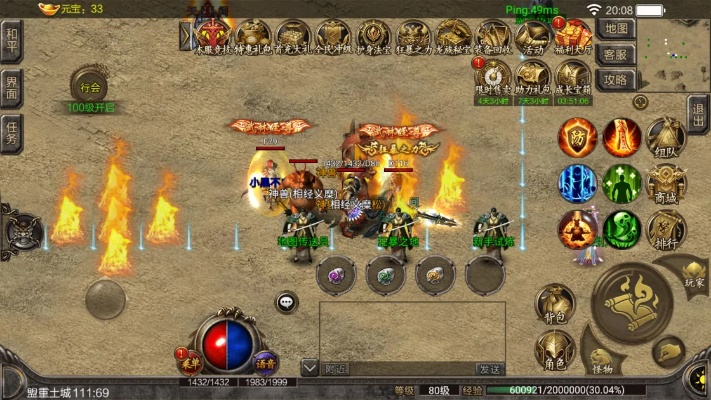Viewport: 711px width, 400px height.
Task: Click the 语音 voice chat button
Action: point(265,361)
